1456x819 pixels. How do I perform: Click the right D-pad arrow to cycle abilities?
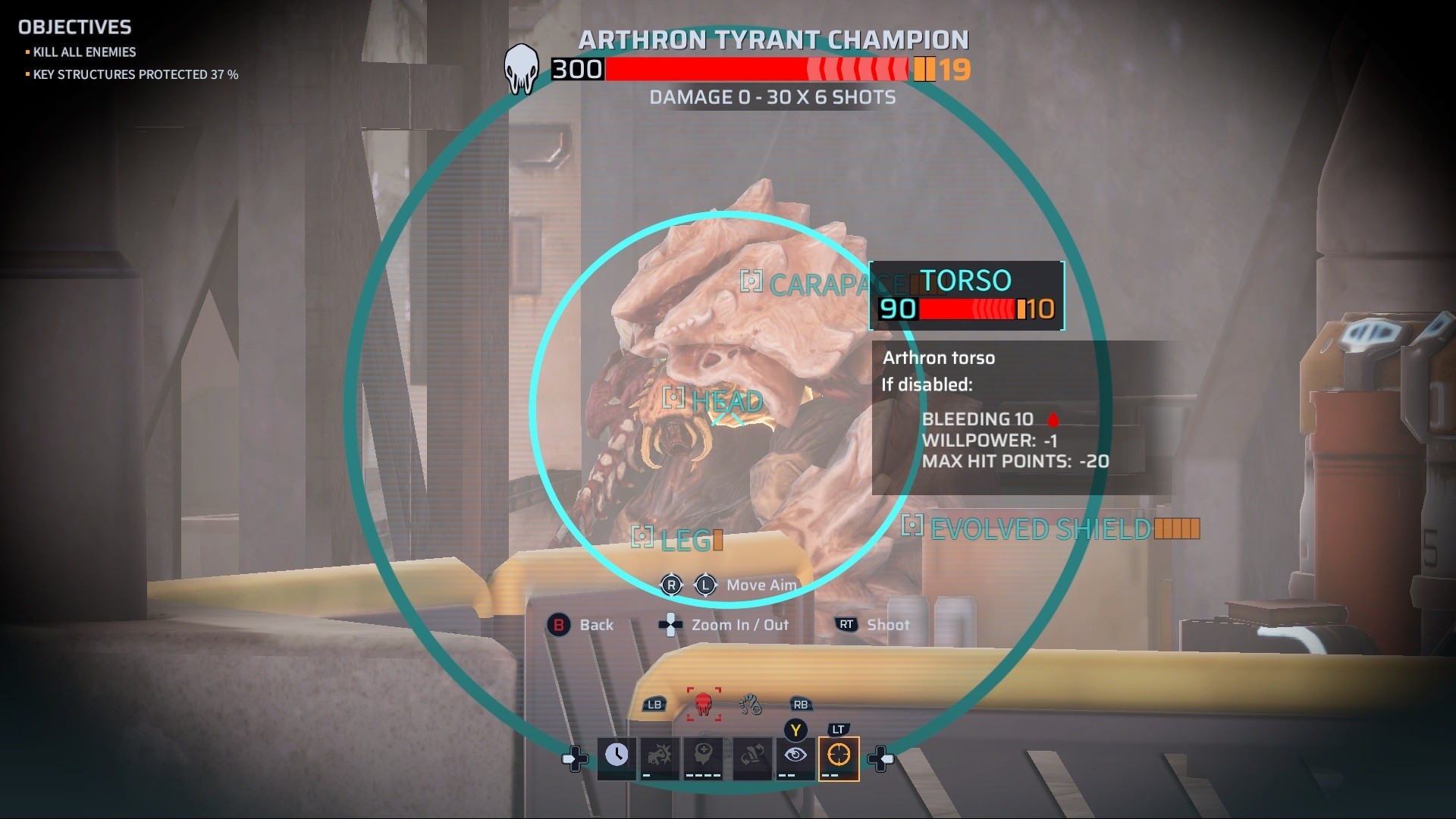(882, 758)
